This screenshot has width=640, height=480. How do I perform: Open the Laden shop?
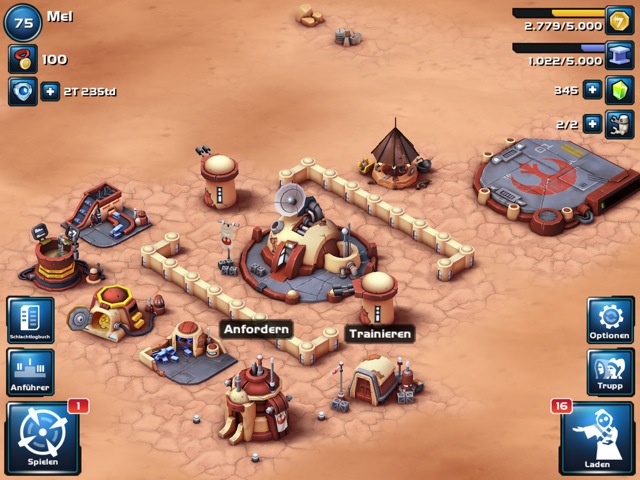596,437
